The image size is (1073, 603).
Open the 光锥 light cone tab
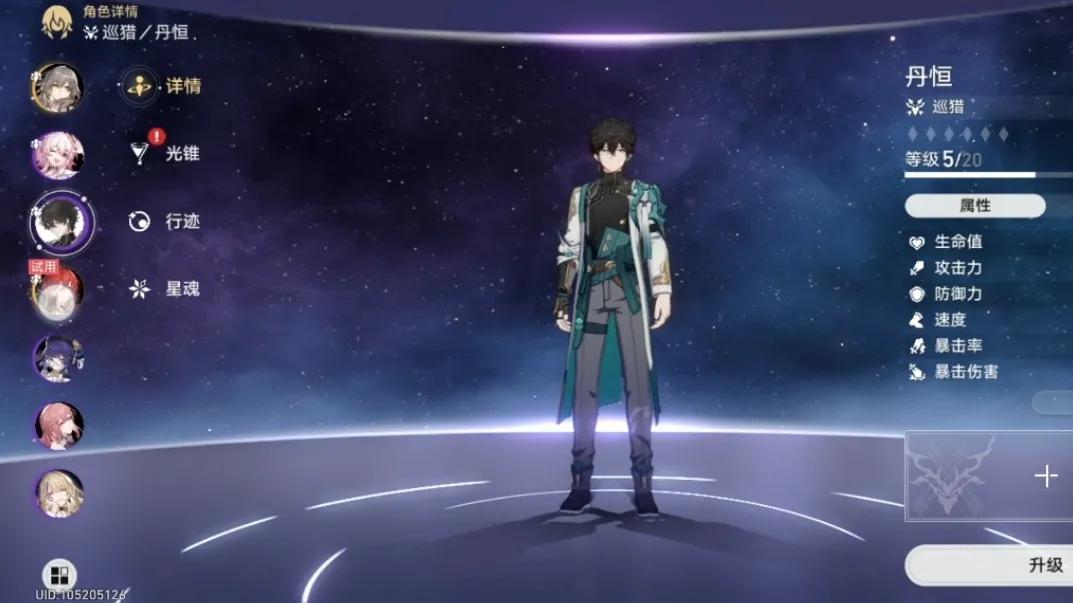point(165,153)
